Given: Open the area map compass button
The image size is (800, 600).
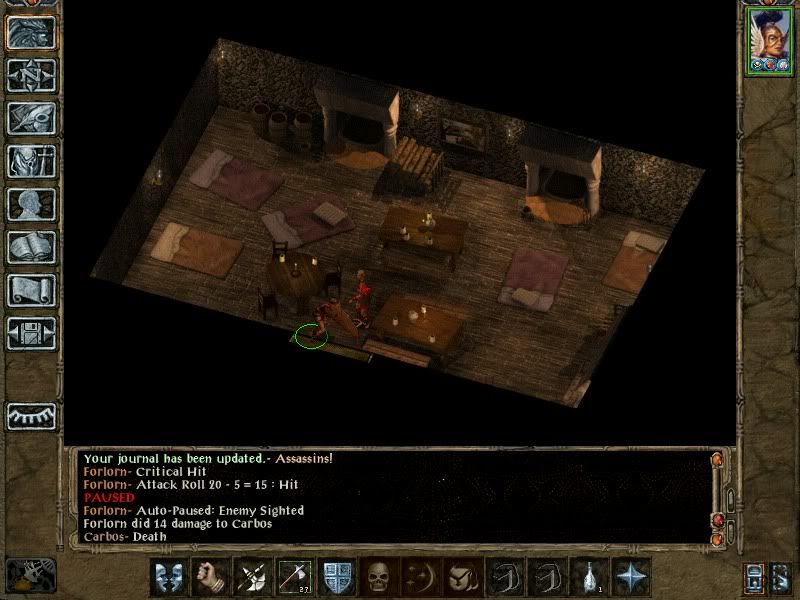Looking at the screenshot, I should pos(31,74).
